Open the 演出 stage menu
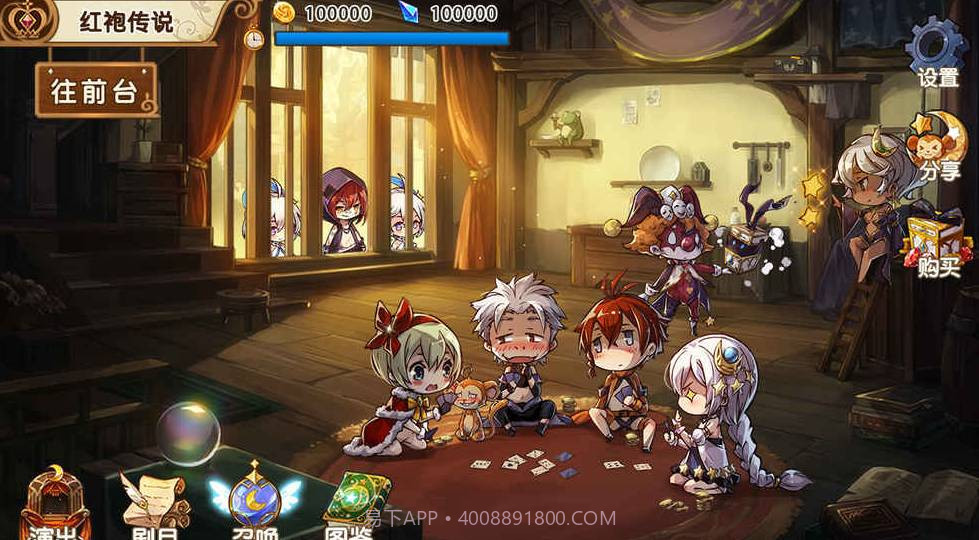The height and width of the screenshot is (540, 979). click(x=56, y=506)
